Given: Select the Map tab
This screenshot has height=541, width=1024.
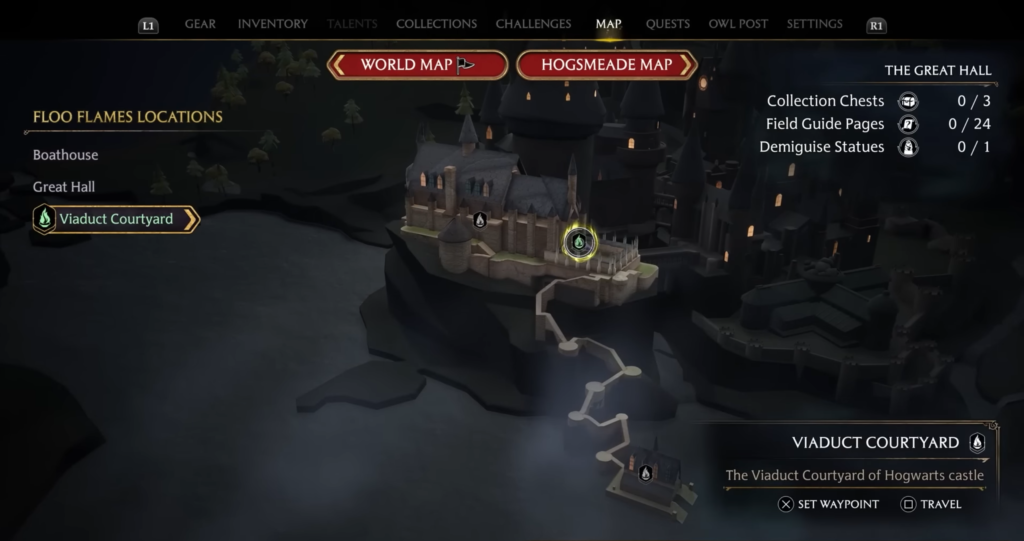Looking at the screenshot, I should (608, 24).
